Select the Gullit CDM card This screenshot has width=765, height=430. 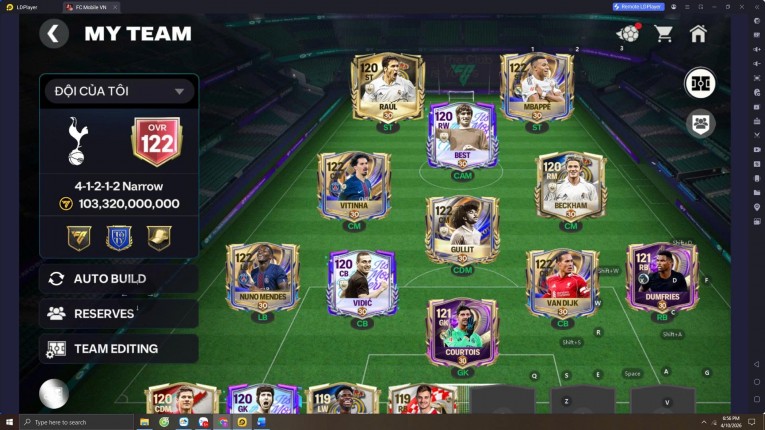pyautogui.click(x=462, y=230)
